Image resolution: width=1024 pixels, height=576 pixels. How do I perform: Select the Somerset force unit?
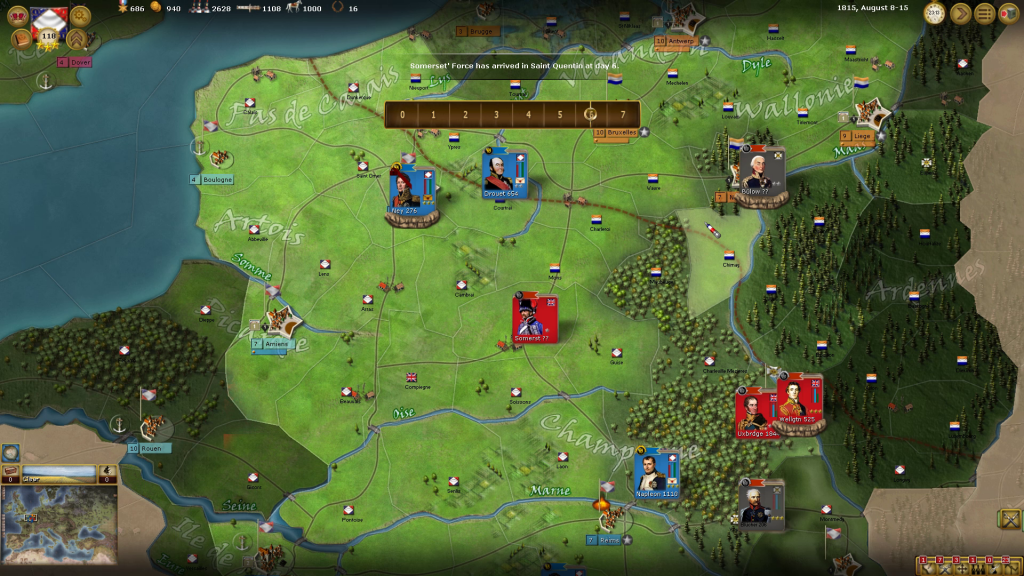tap(533, 318)
